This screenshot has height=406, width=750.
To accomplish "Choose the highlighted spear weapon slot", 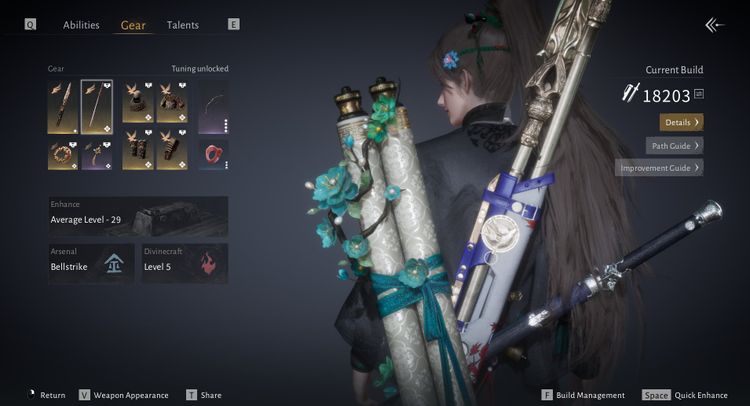I will [97, 106].
